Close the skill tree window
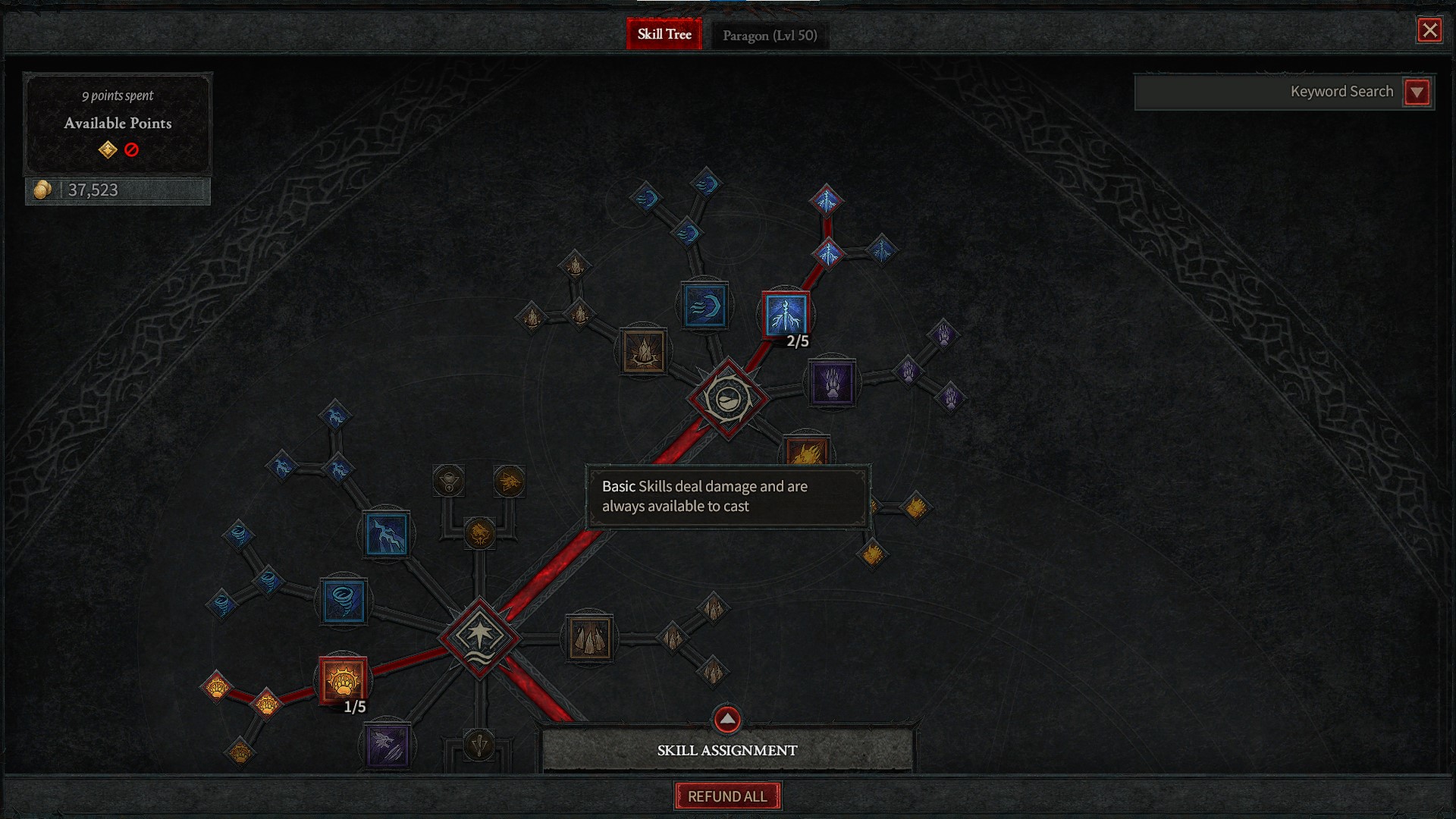This screenshot has width=1456, height=819. tap(1429, 30)
